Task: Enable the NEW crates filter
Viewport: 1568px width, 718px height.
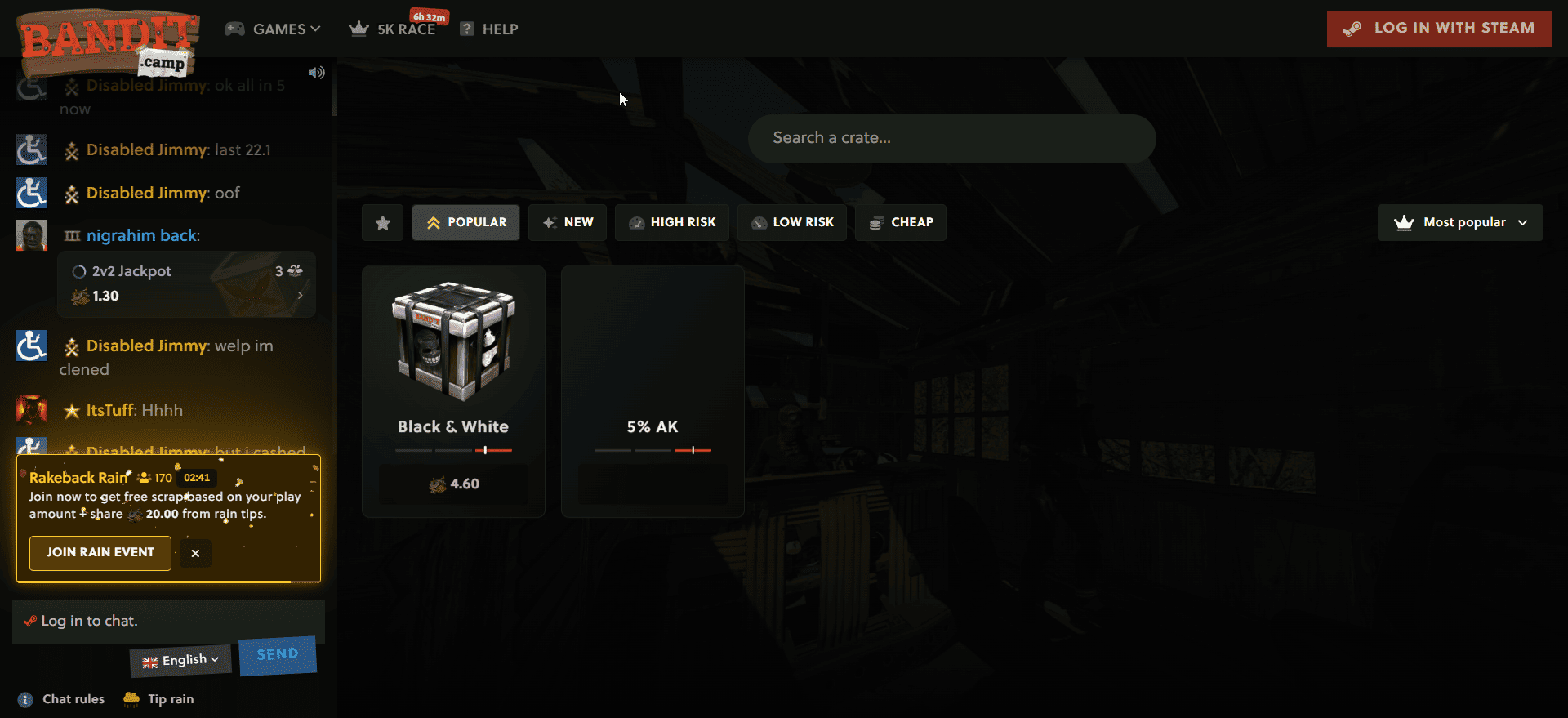Action: [x=567, y=222]
